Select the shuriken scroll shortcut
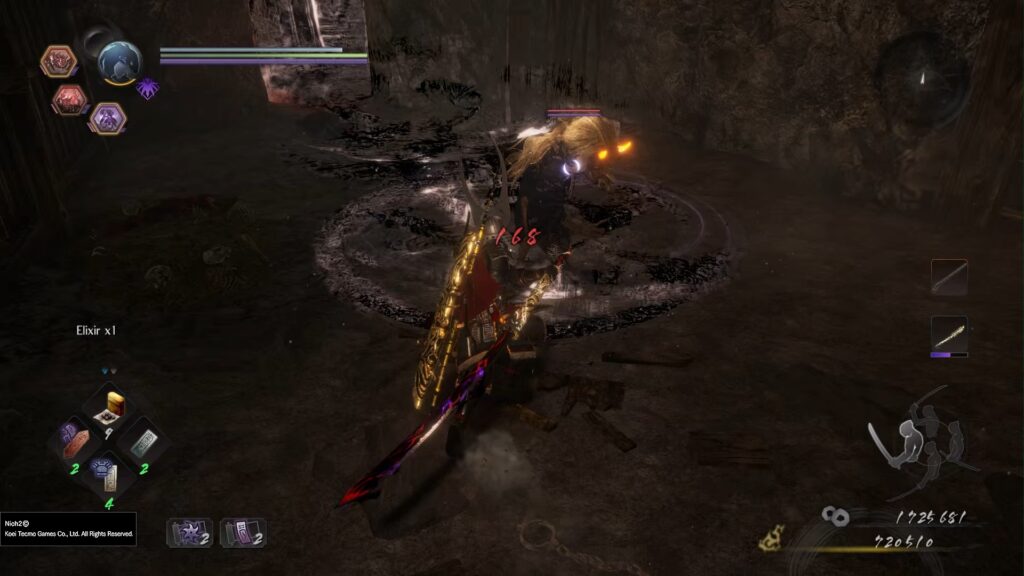1024x576 pixels. point(188,532)
